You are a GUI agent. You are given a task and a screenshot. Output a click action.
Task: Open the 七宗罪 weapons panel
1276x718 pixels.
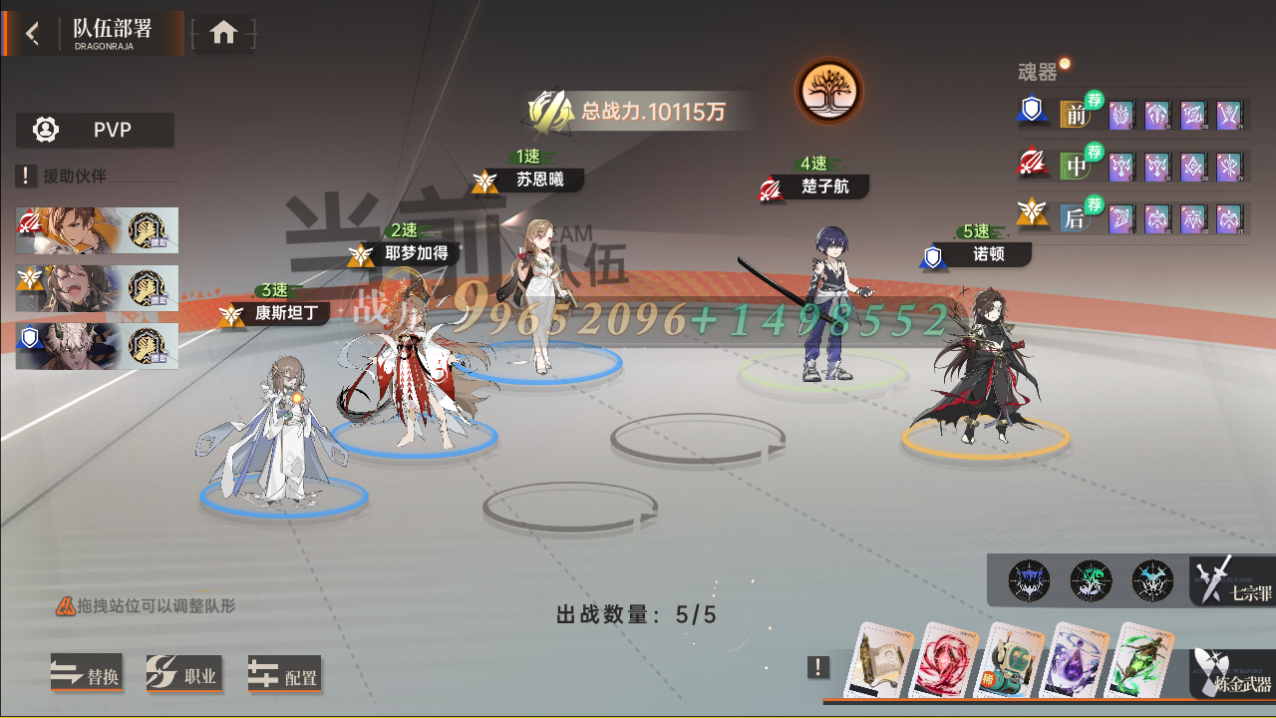pyautogui.click(x=1234, y=581)
